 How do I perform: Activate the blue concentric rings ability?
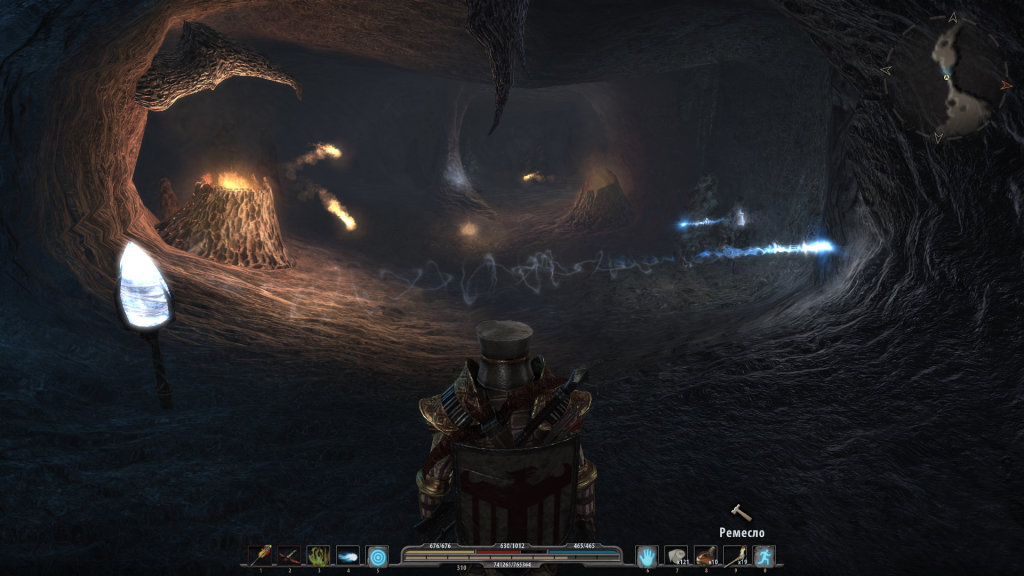pos(377,555)
